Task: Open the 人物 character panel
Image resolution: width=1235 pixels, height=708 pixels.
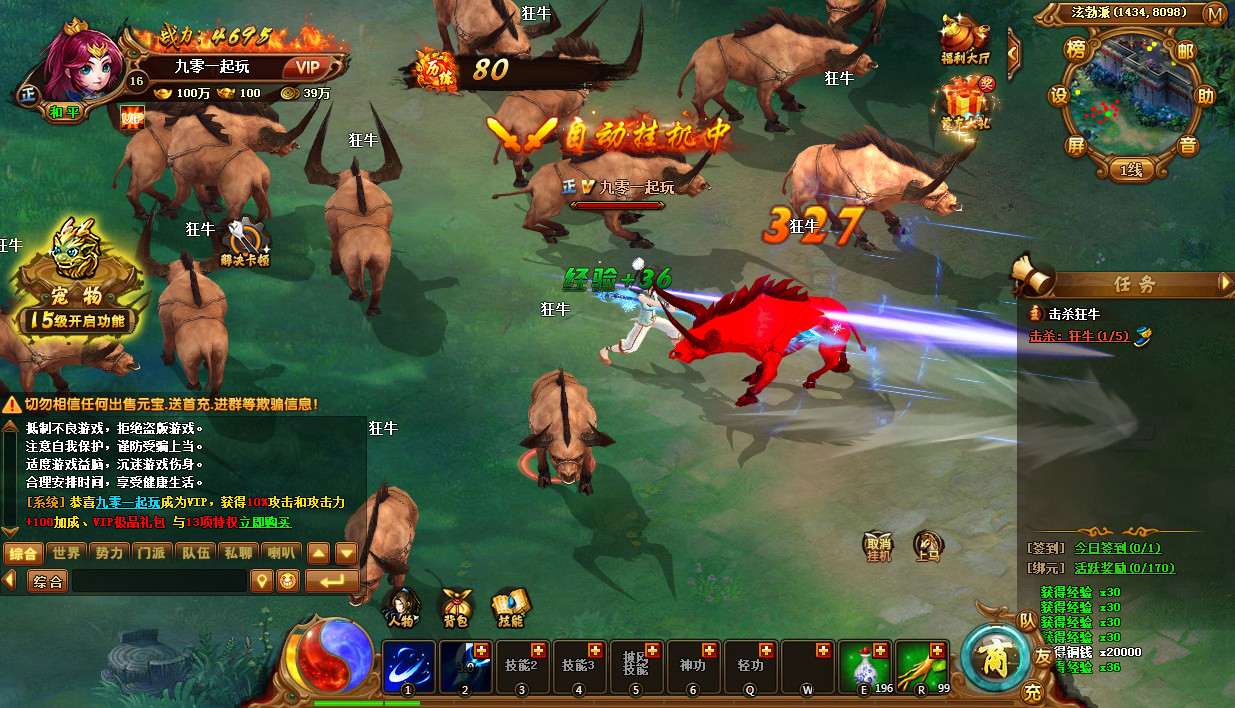Action: coord(400,606)
